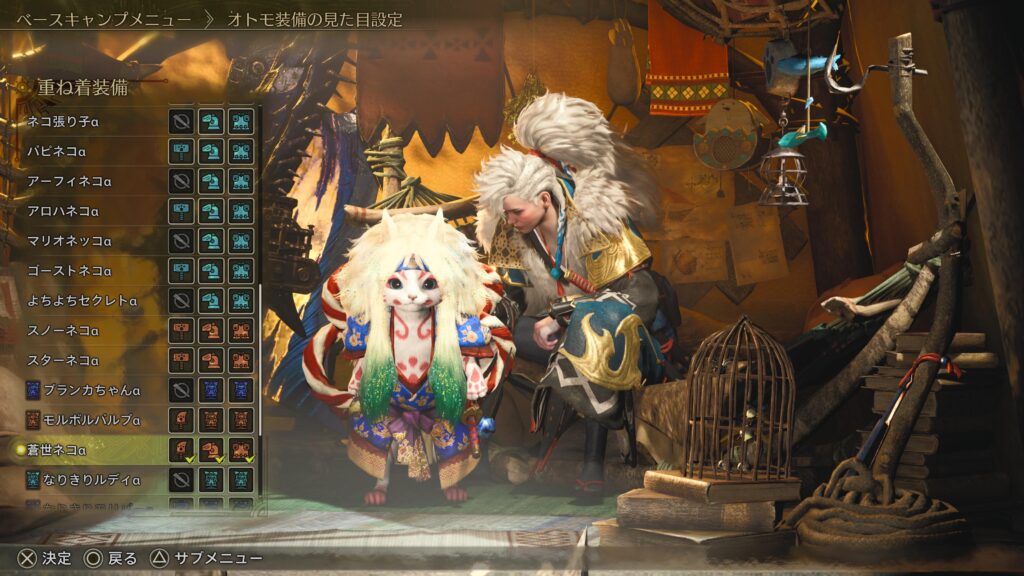Click the スターネコα orange body armor icon
The width and height of the screenshot is (1024, 576).
click(241, 360)
